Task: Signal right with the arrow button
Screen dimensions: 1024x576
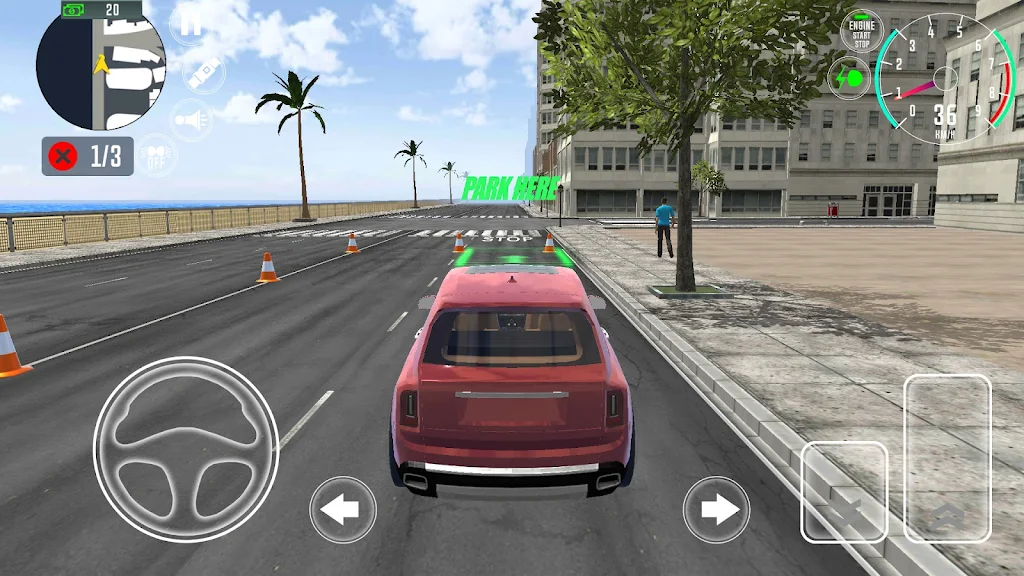Action: pyautogui.click(x=716, y=510)
